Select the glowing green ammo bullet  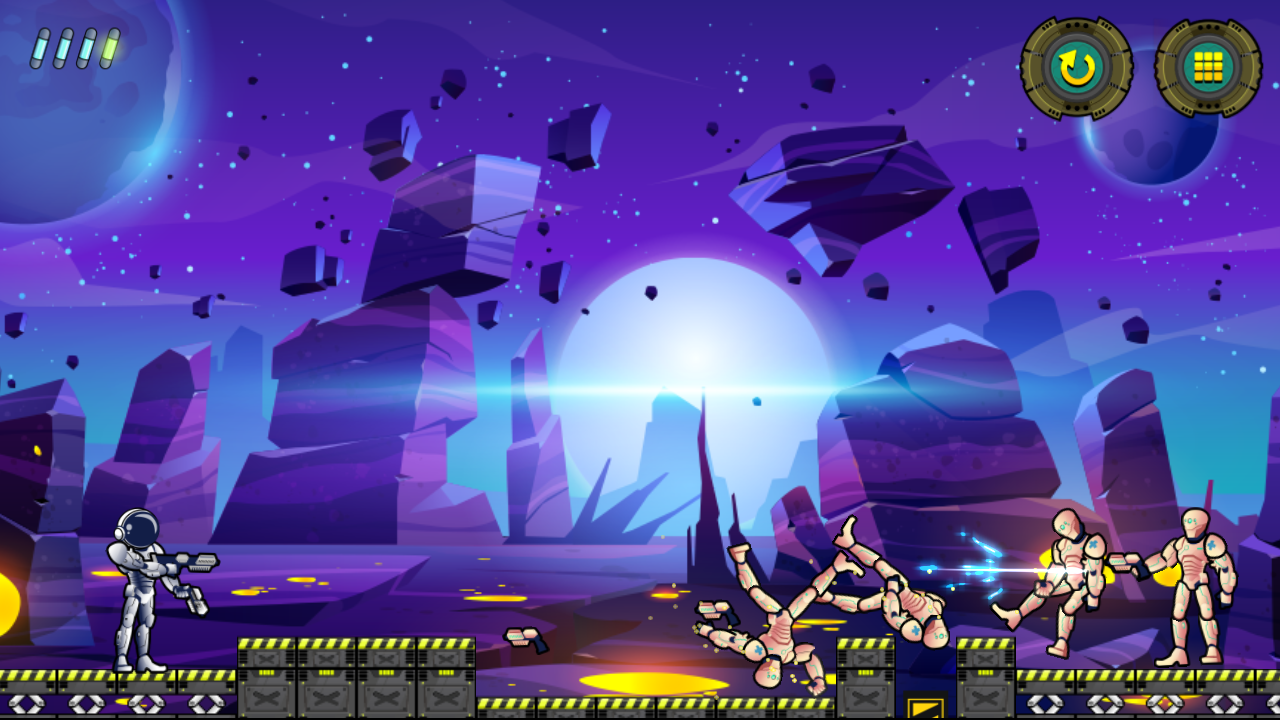[x=111, y=45]
